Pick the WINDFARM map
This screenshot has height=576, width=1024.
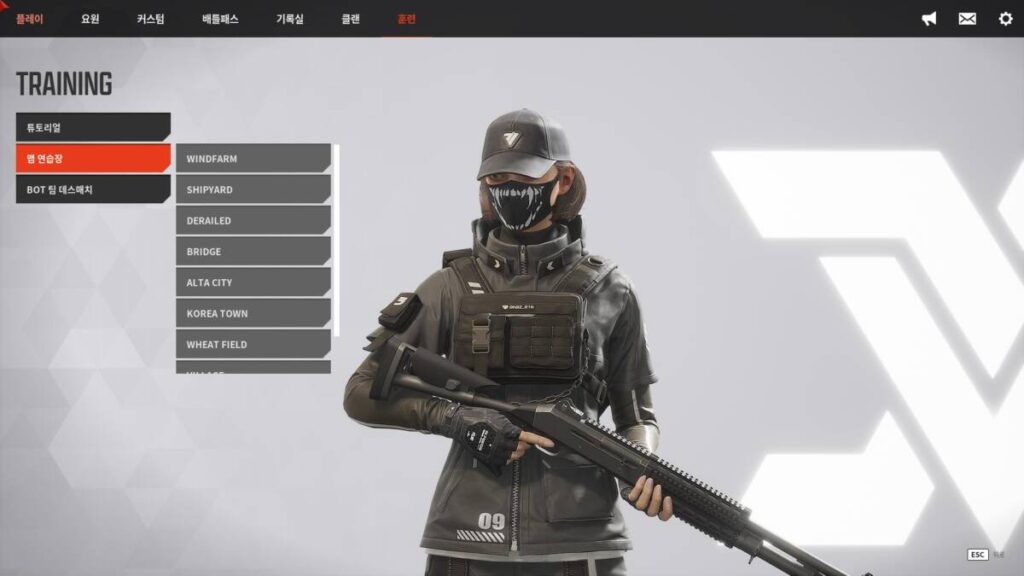click(x=252, y=159)
